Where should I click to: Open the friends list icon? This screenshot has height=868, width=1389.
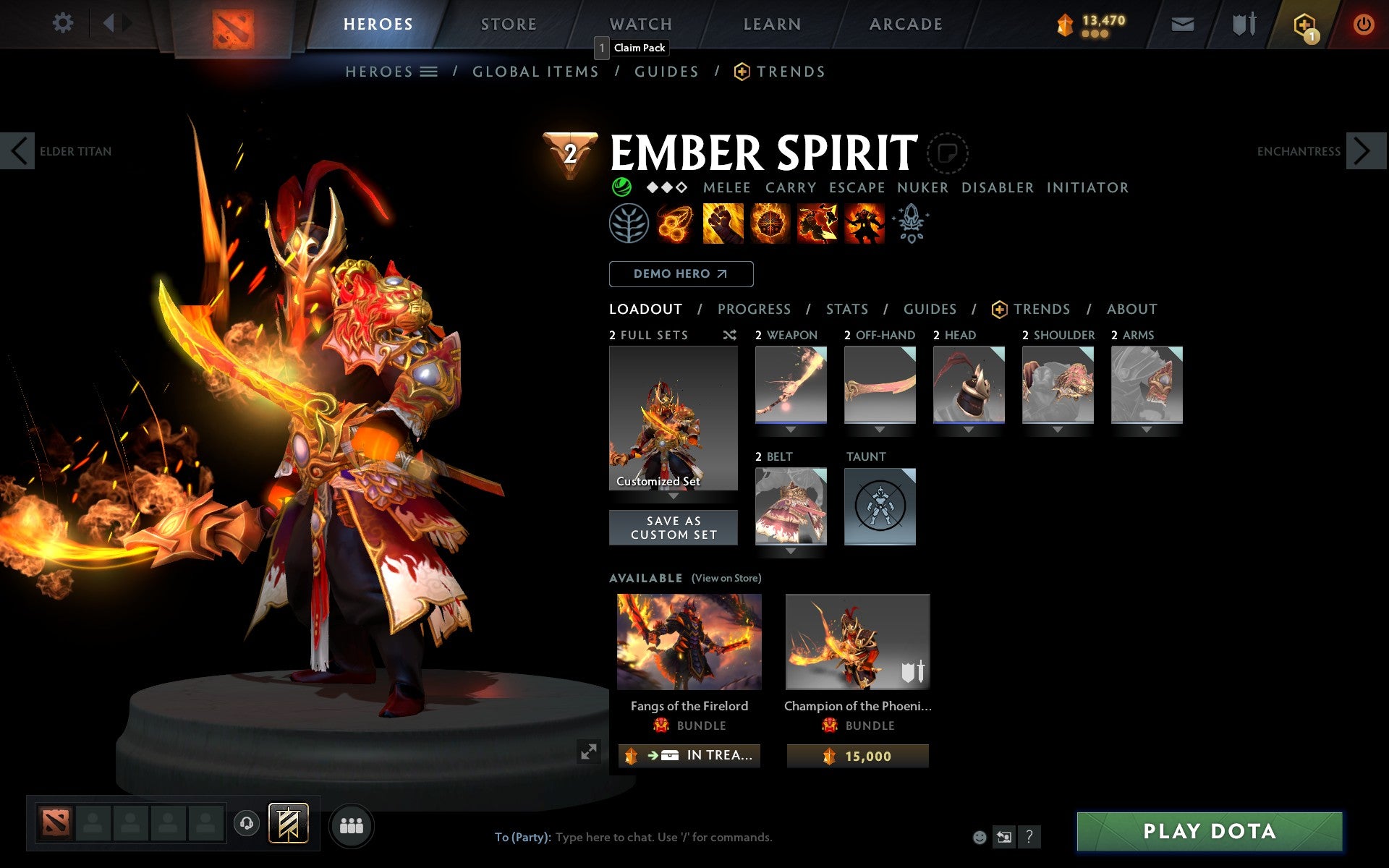pos(352,824)
